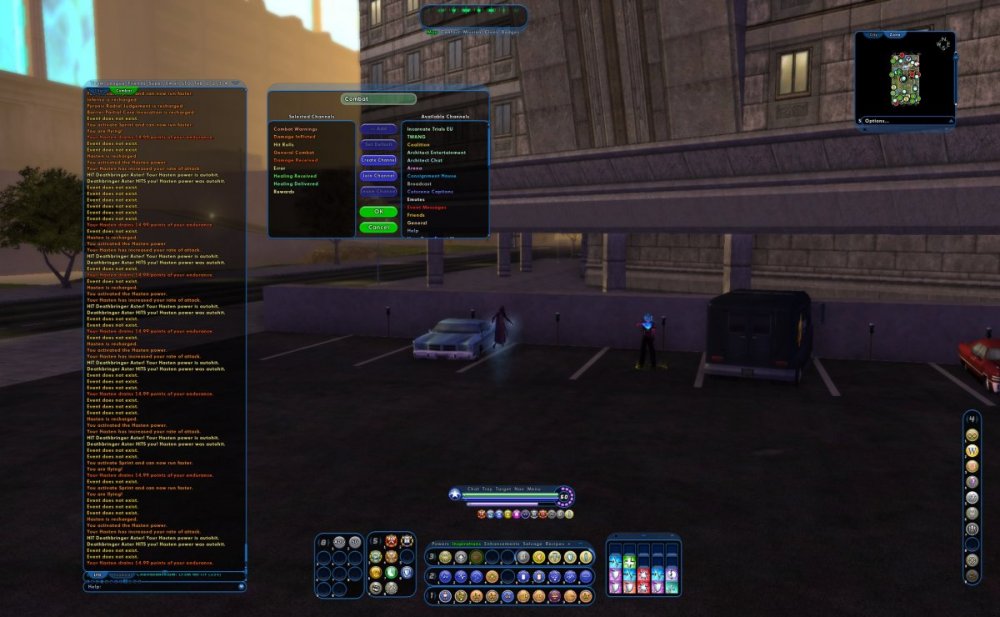
Task: Switch to the Combat chat tab
Action: (x=123, y=90)
